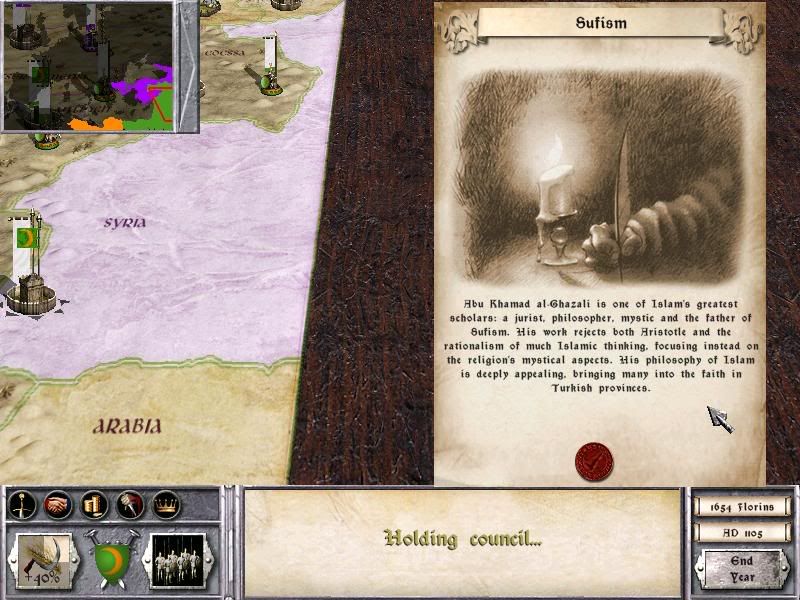
Task: Collapse the minimap using its side arrow
Action: 186,66
